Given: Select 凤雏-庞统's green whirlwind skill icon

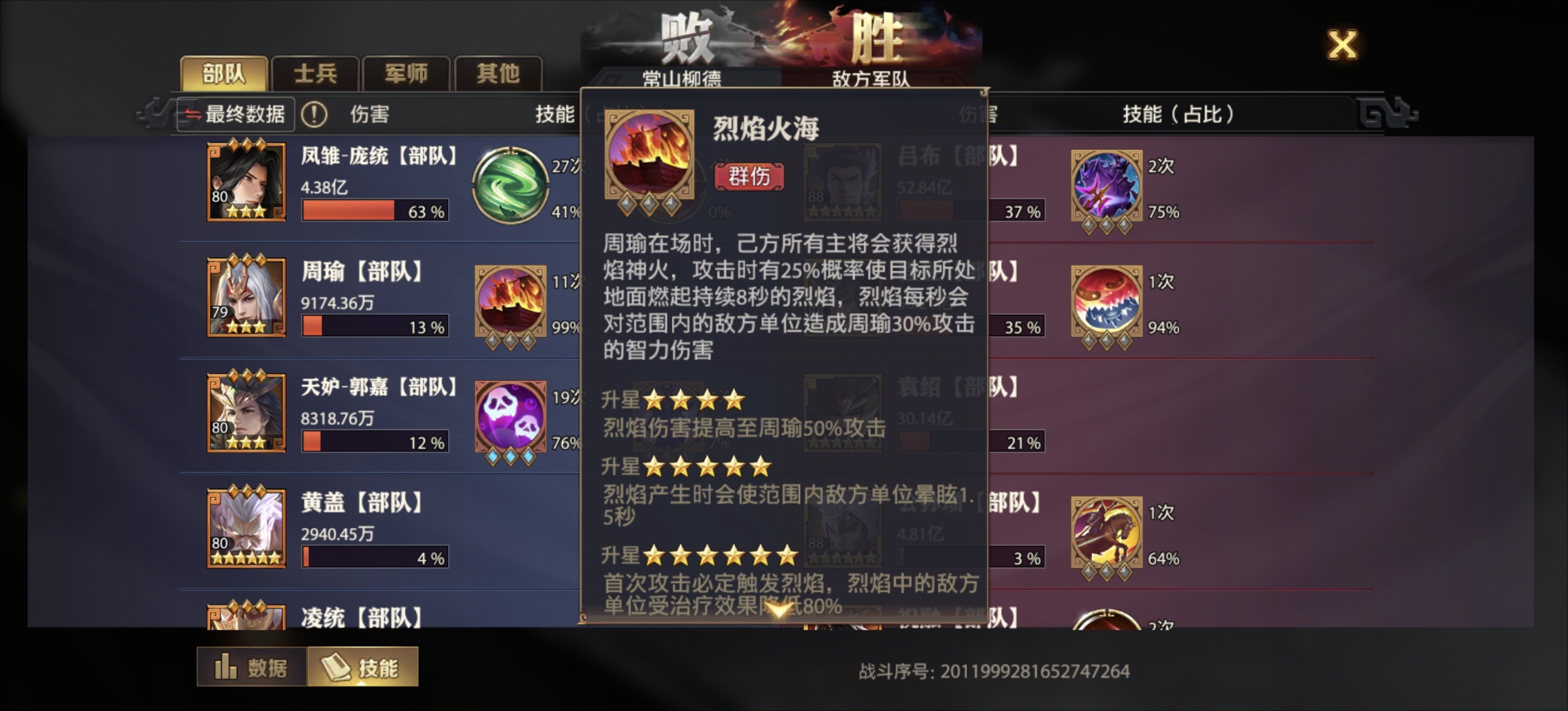Looking at the screenshot, I should (x=513, y=184).
